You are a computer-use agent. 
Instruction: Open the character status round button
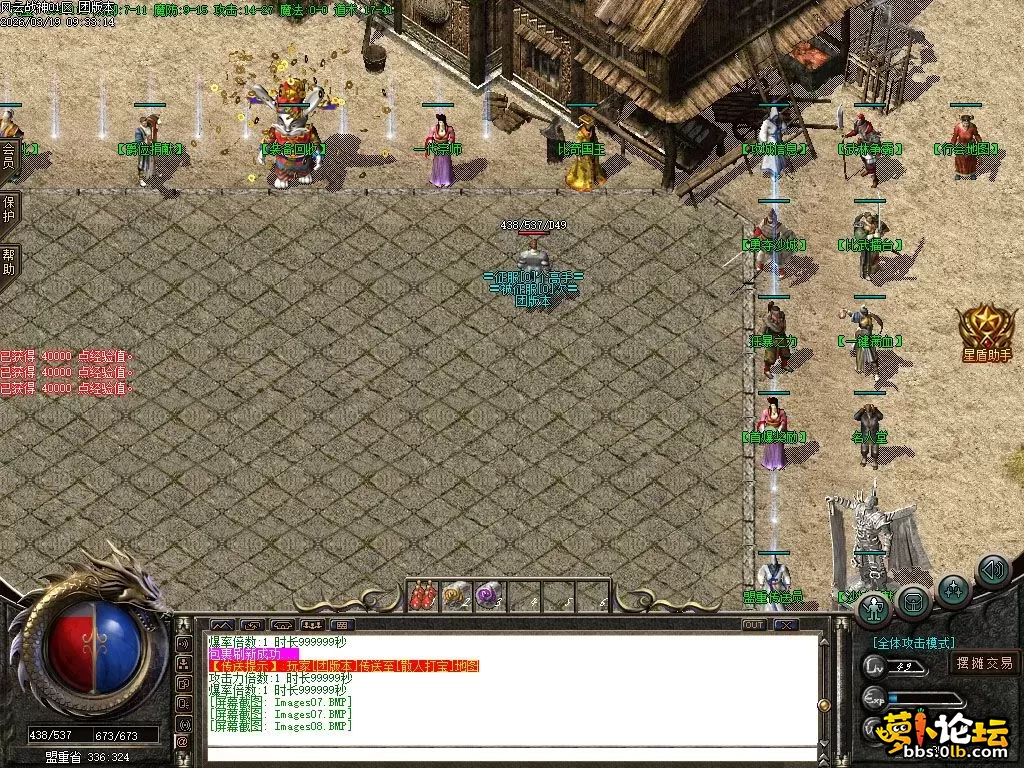click(875, 607)
